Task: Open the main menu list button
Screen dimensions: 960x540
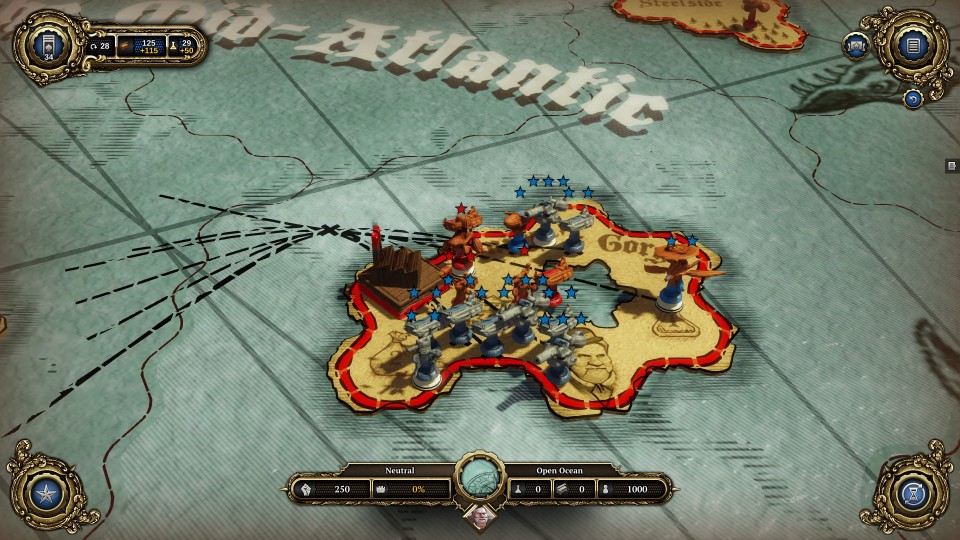Action: click(911, 44)
